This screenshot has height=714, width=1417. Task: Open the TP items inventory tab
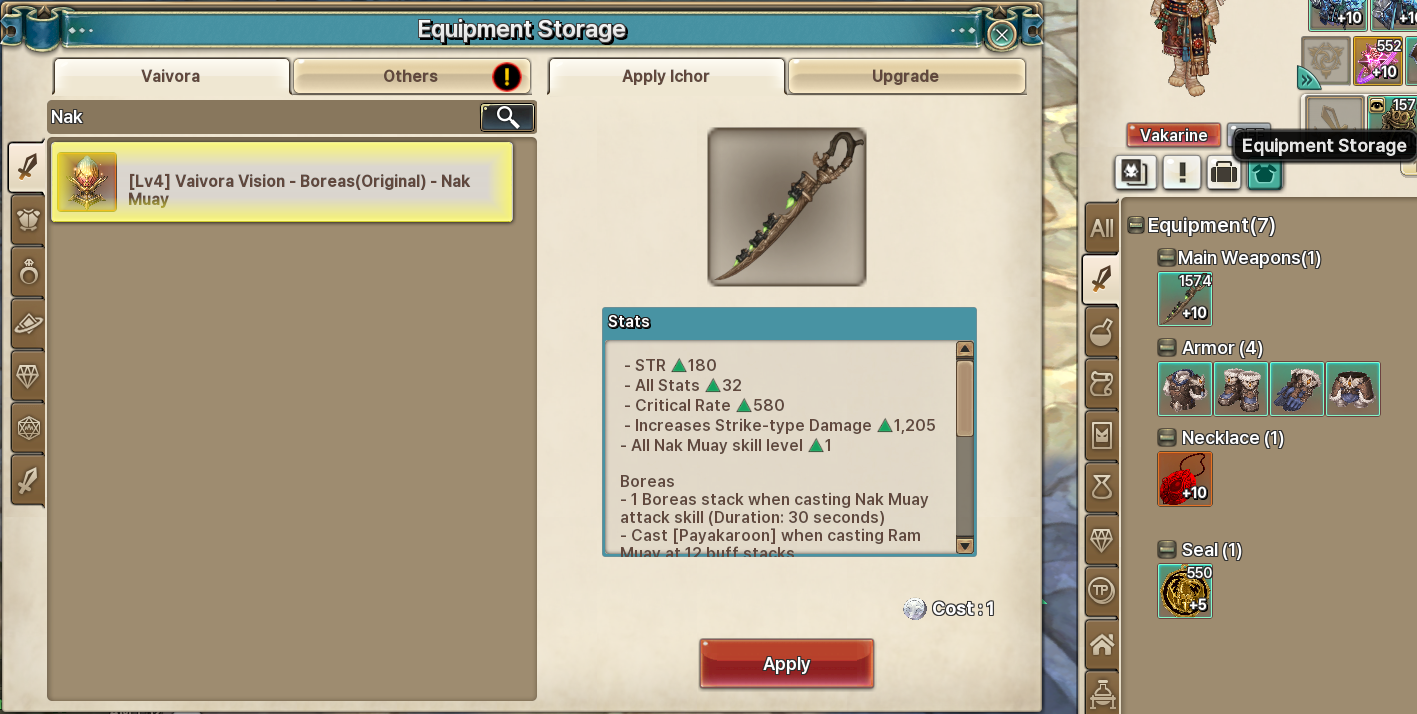pos(1102,591)
